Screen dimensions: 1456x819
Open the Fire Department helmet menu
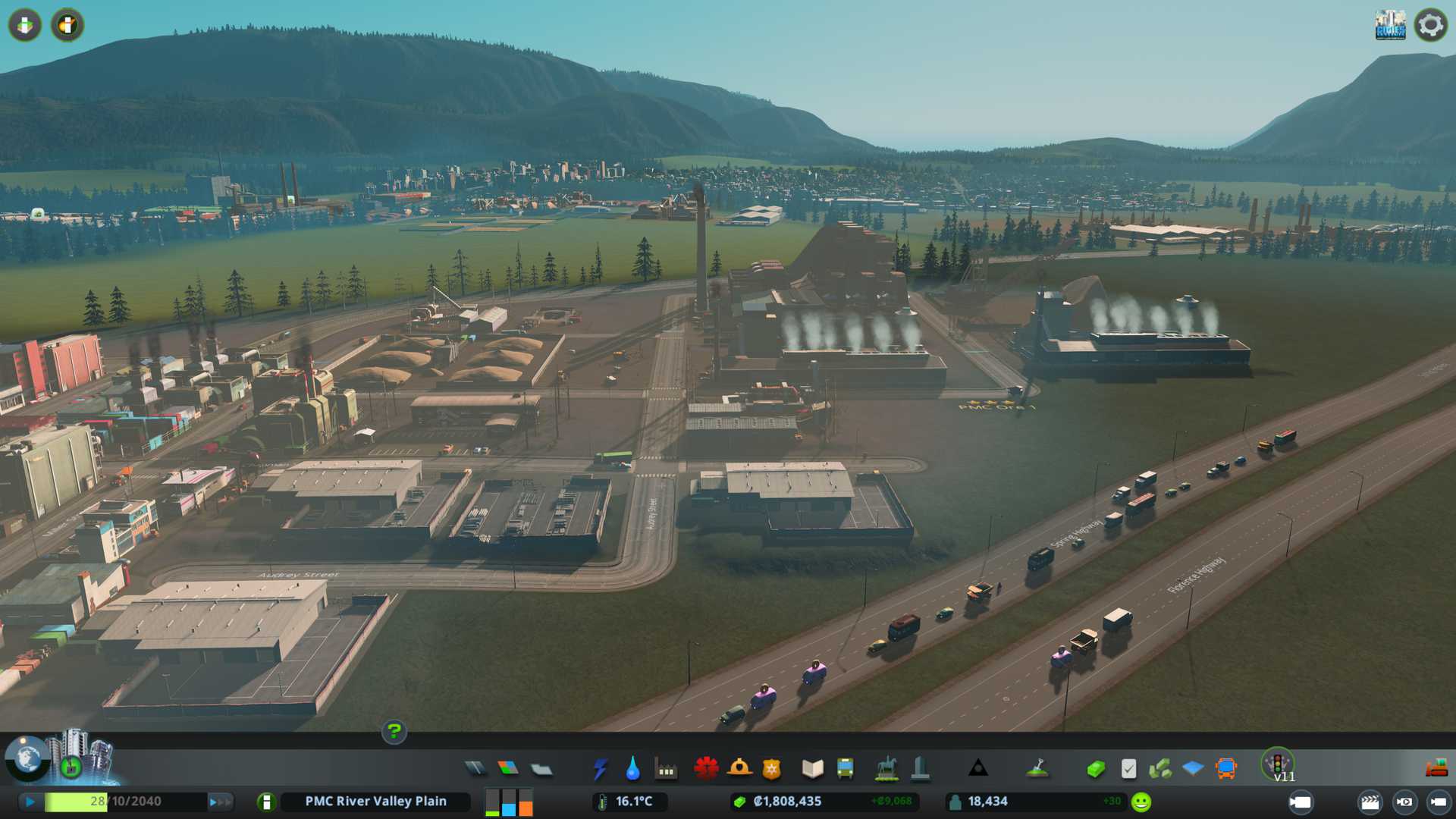pyautogui.click(x=739, y=769)
